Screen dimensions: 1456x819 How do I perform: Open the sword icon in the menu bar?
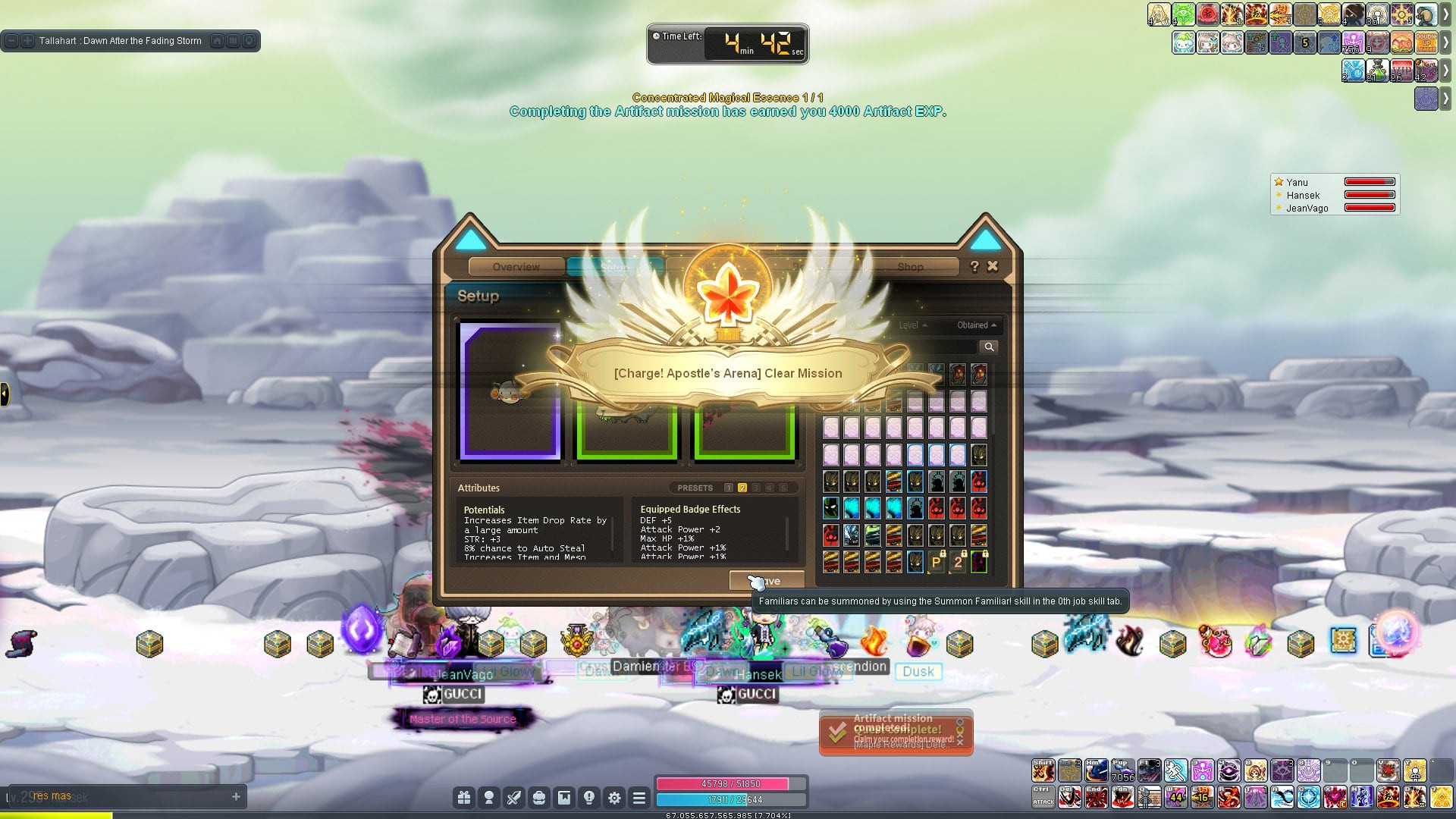[514, 798]
